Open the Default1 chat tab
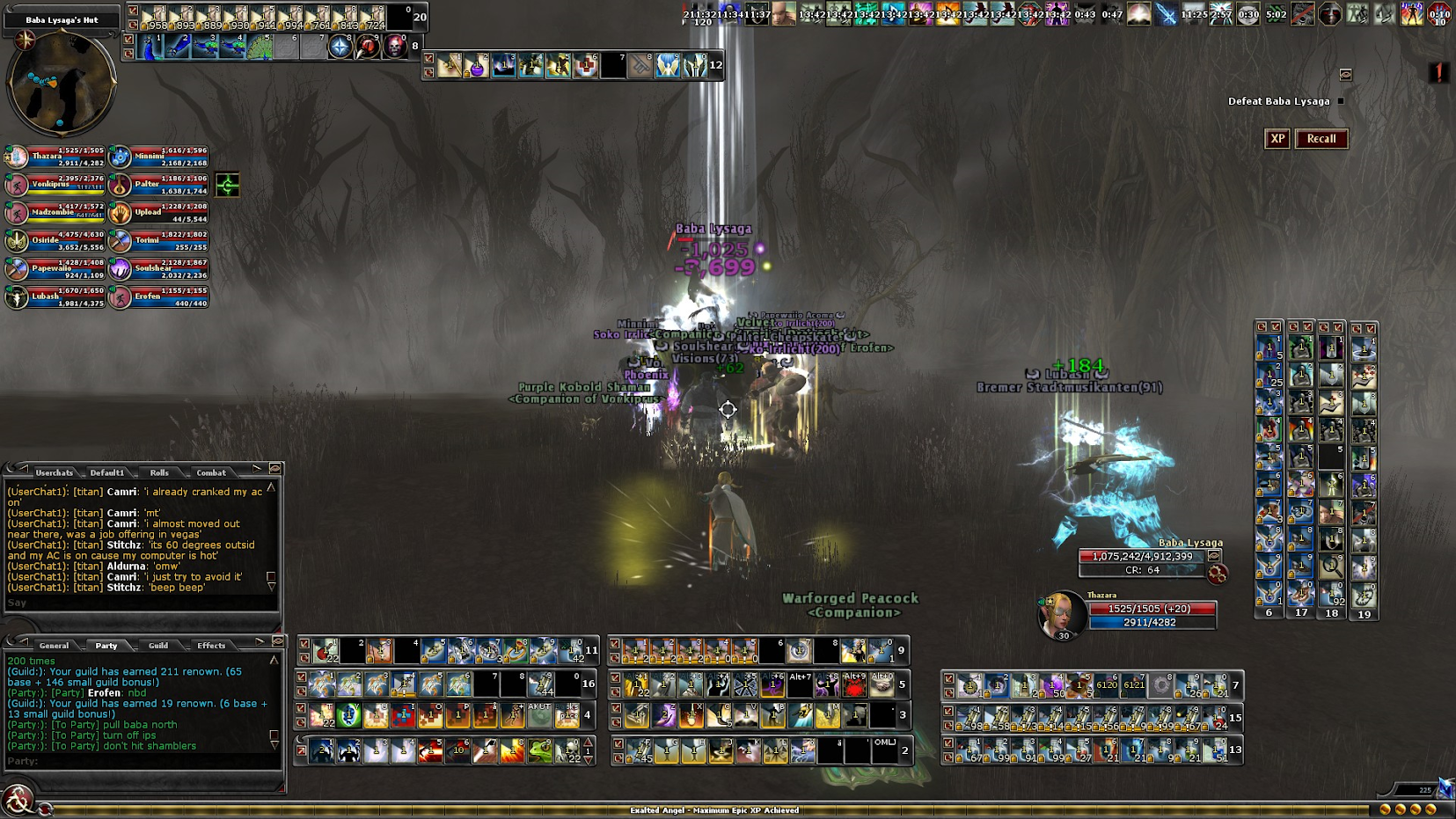This screenshot has width=1456, height=819. (107, 472)
